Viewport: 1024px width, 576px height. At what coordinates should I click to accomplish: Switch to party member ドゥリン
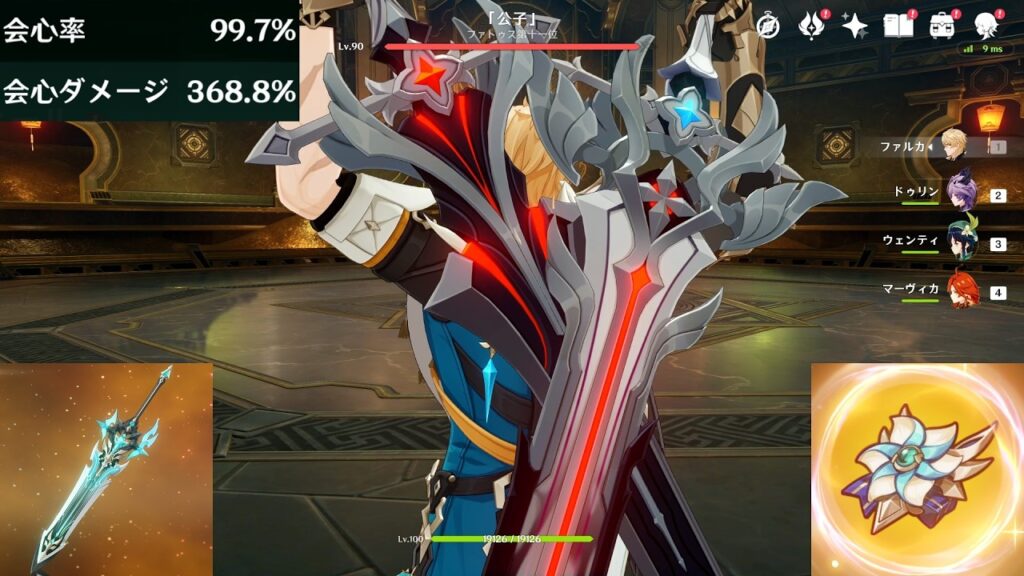(960, 193)
